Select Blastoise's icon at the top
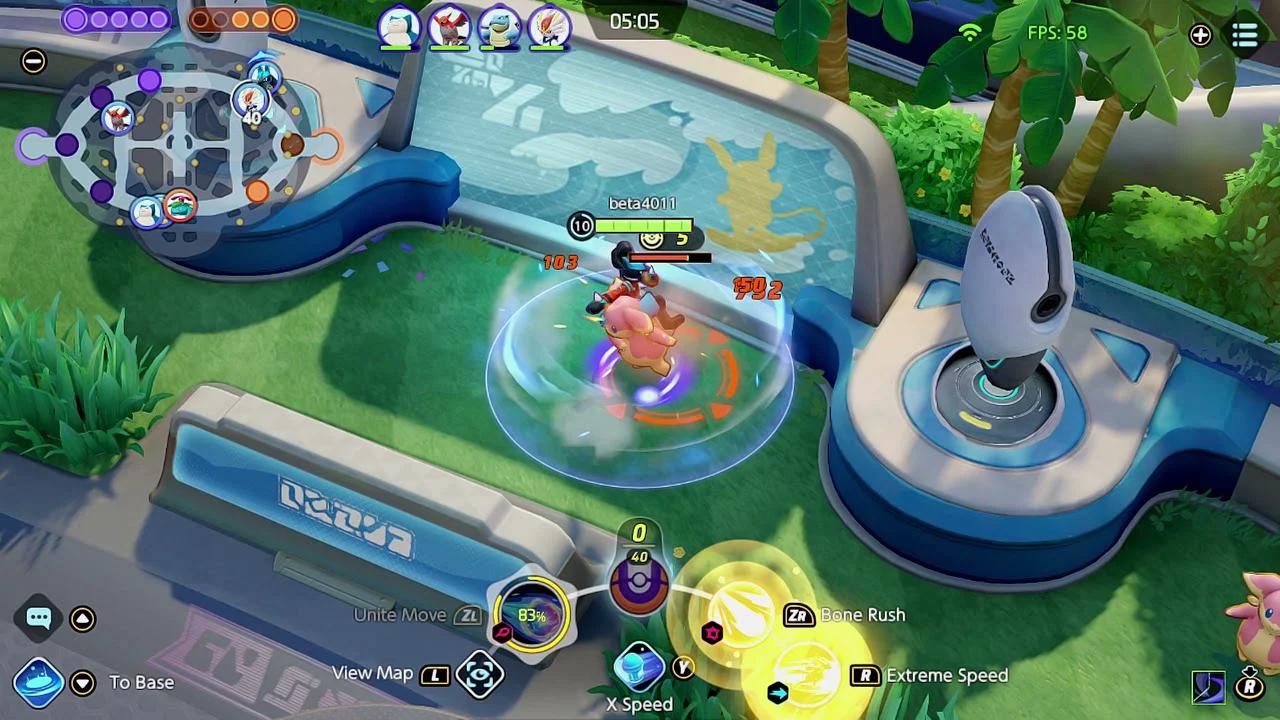Viewport: 1280px width, 720px height. pos(501,28)
